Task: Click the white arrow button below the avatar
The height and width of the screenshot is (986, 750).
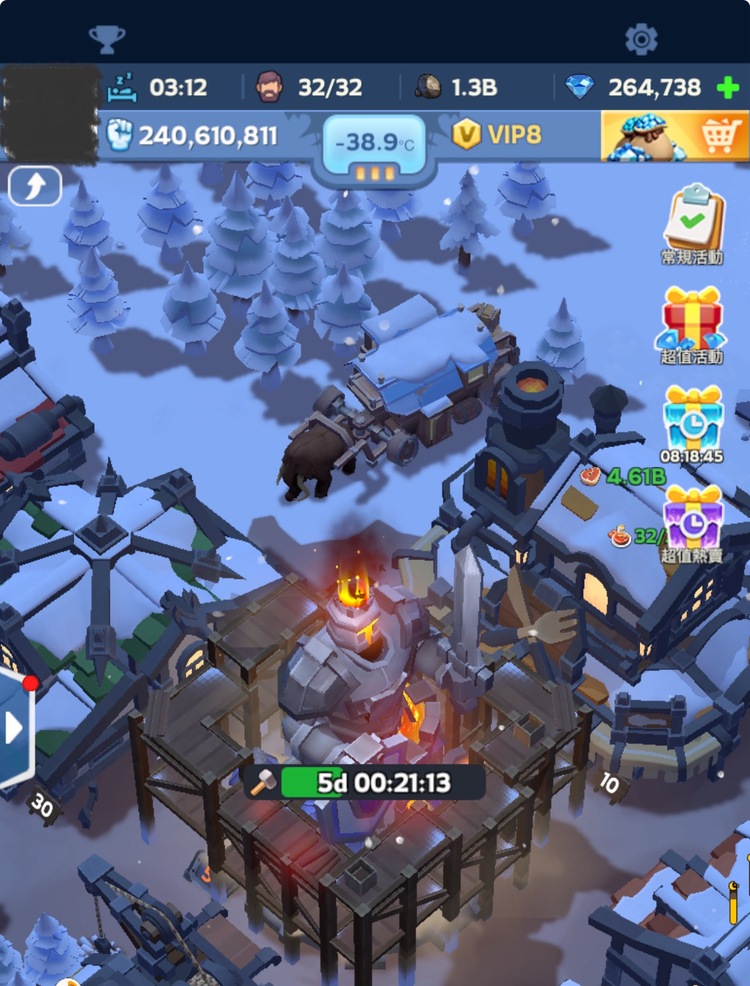Action: pos(35,186)
